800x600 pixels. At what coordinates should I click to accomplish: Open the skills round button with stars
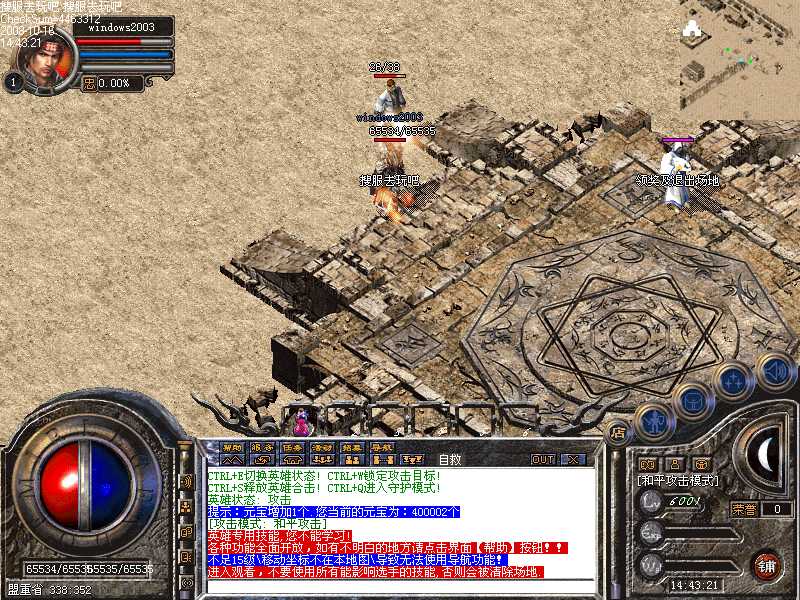tap(734, 380)
